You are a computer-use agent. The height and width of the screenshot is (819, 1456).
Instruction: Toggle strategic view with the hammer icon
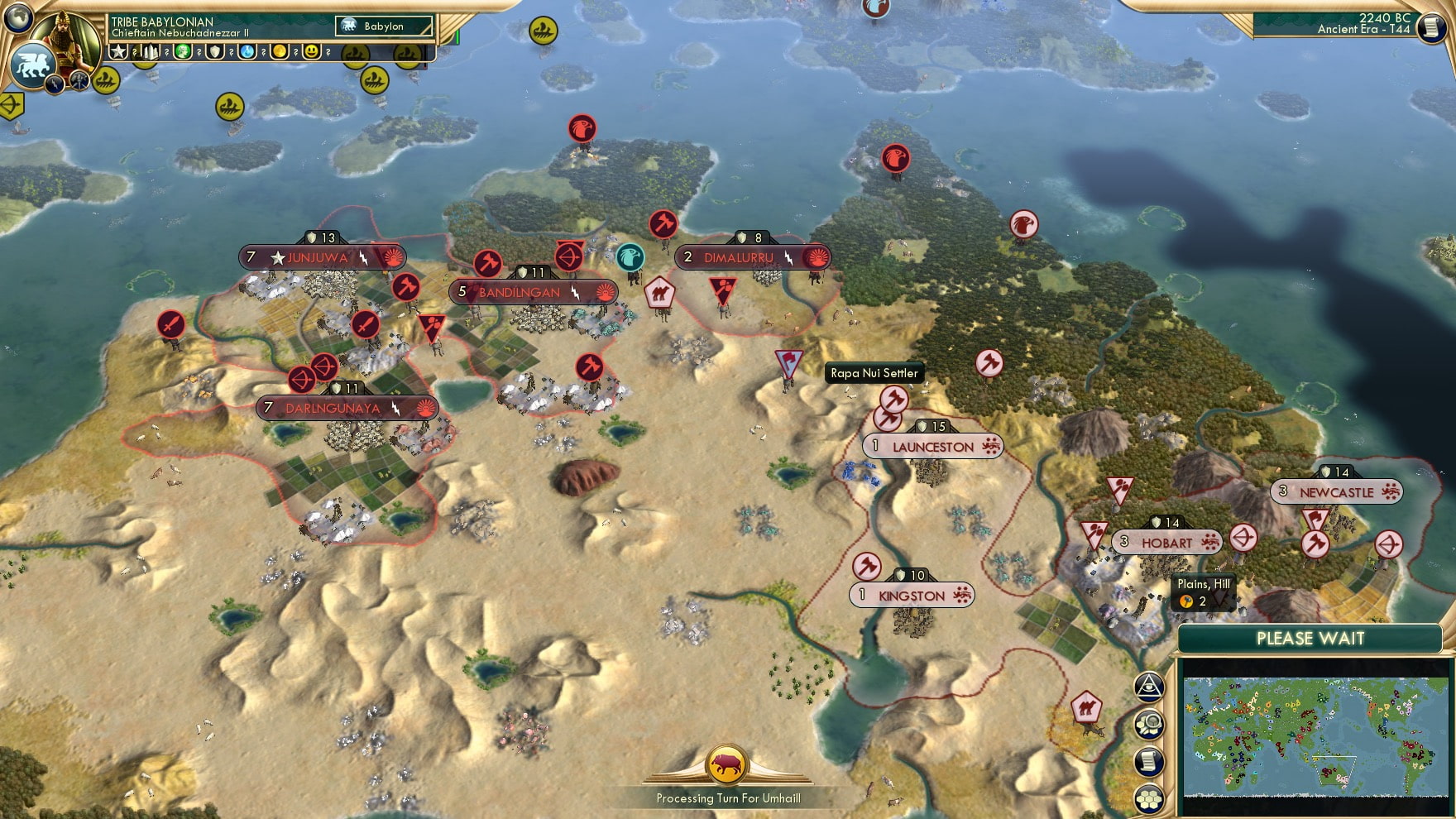click(x=79, y=80)
